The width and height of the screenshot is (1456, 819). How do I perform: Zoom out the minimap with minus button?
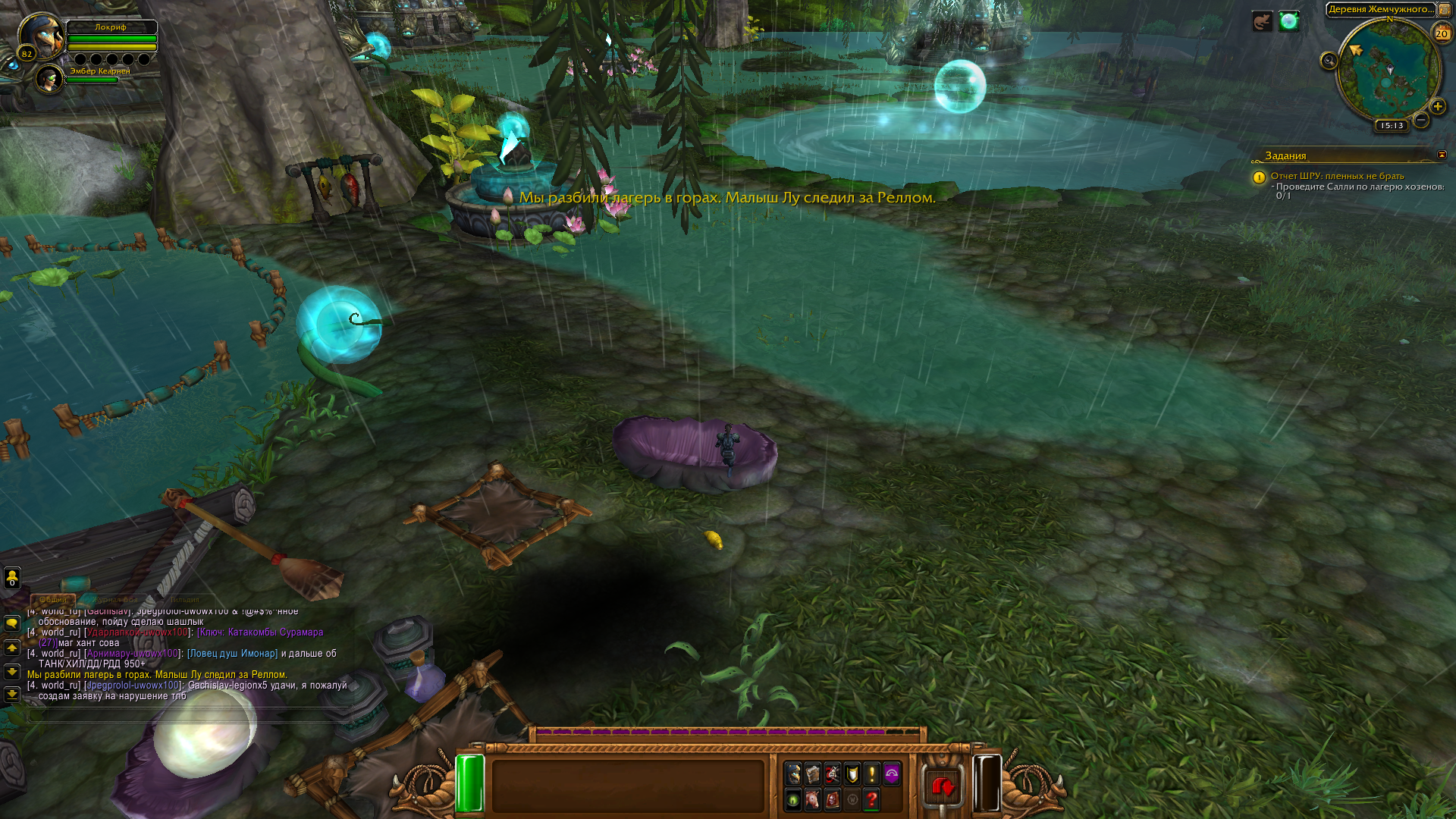point(1421,120)
